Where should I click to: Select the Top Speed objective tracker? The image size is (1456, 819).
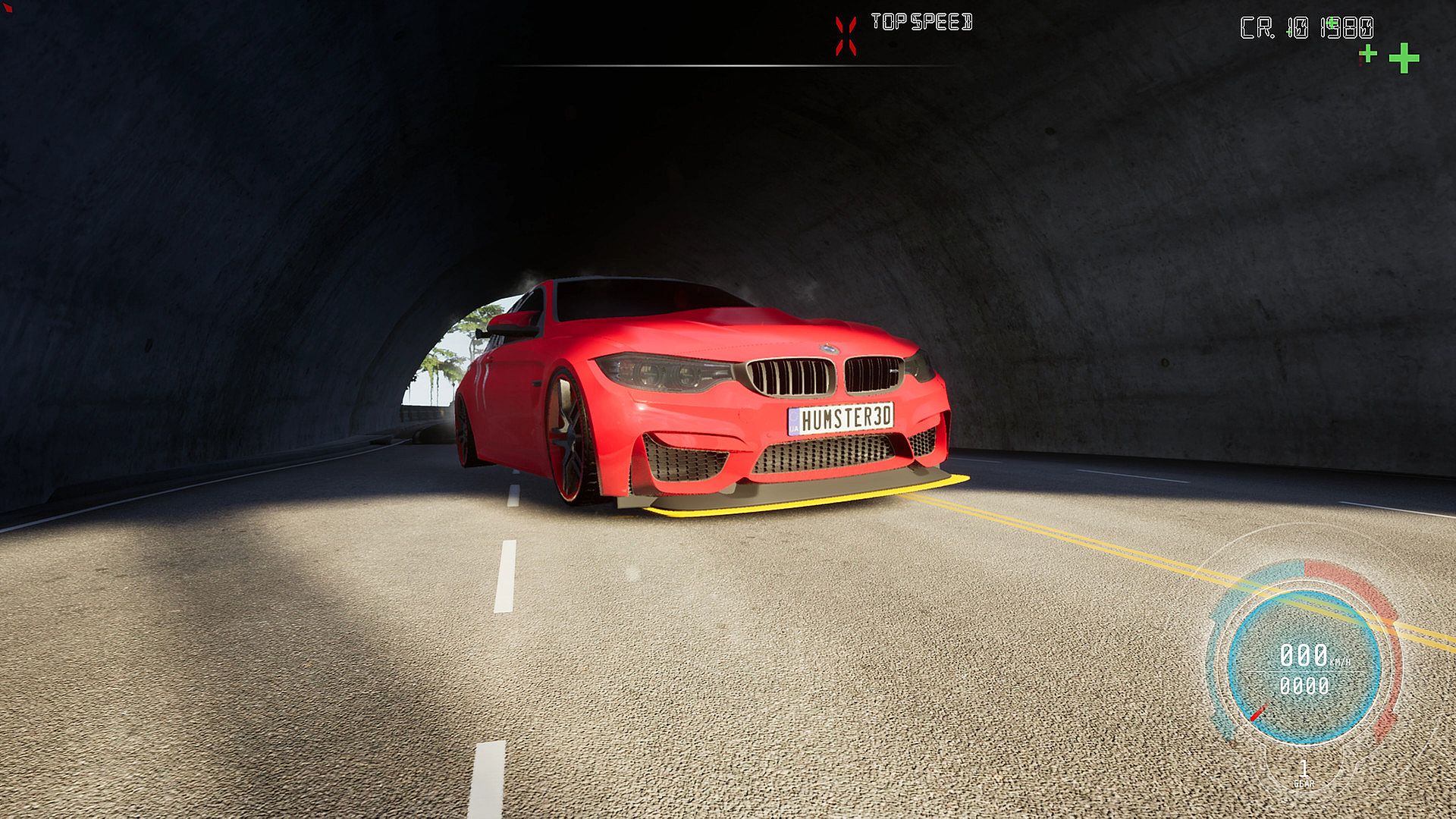click(x=921, y=23)
